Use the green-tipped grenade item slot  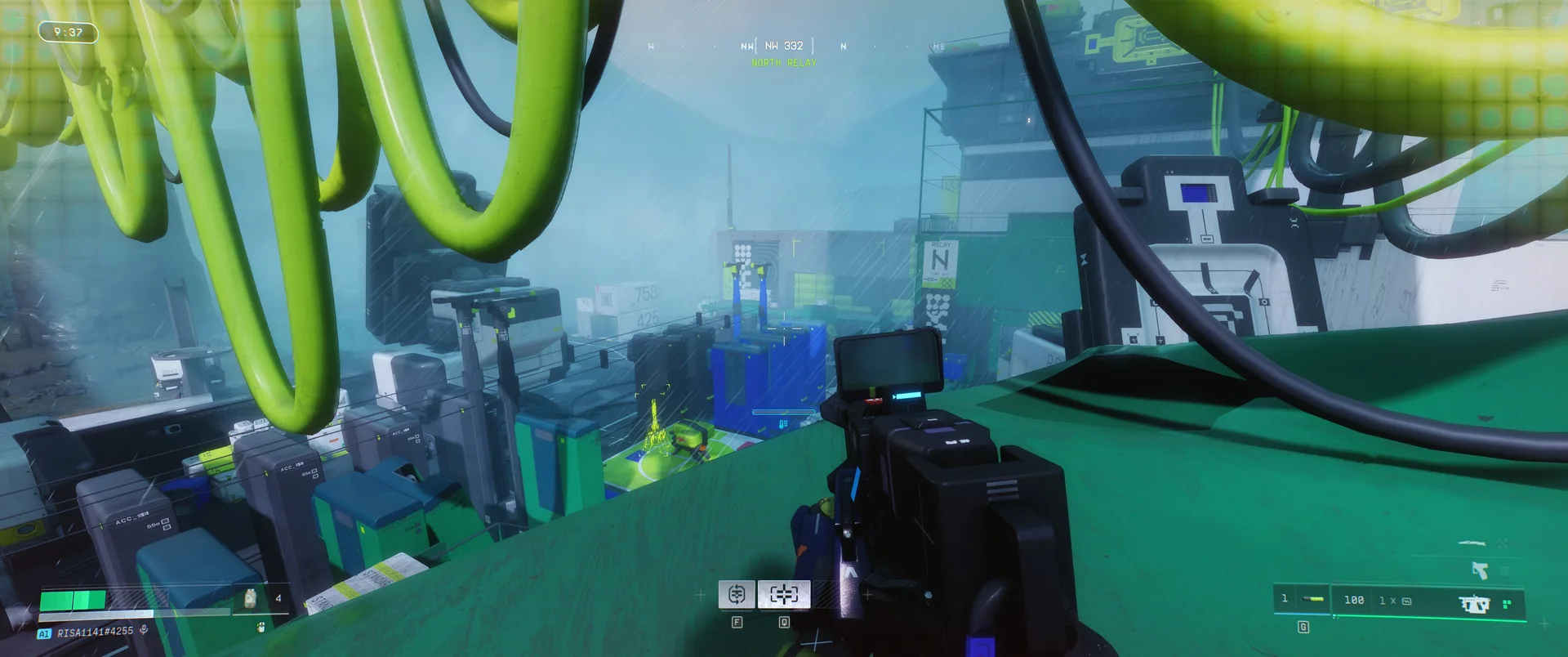pos(1303,600)
